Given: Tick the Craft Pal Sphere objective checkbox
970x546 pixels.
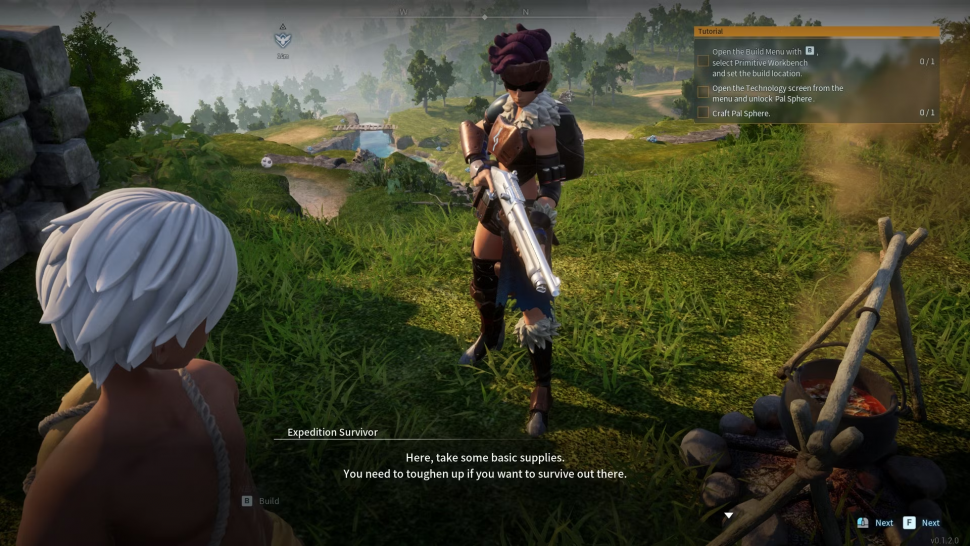Looking at the screenshot, I should point(703,113).
